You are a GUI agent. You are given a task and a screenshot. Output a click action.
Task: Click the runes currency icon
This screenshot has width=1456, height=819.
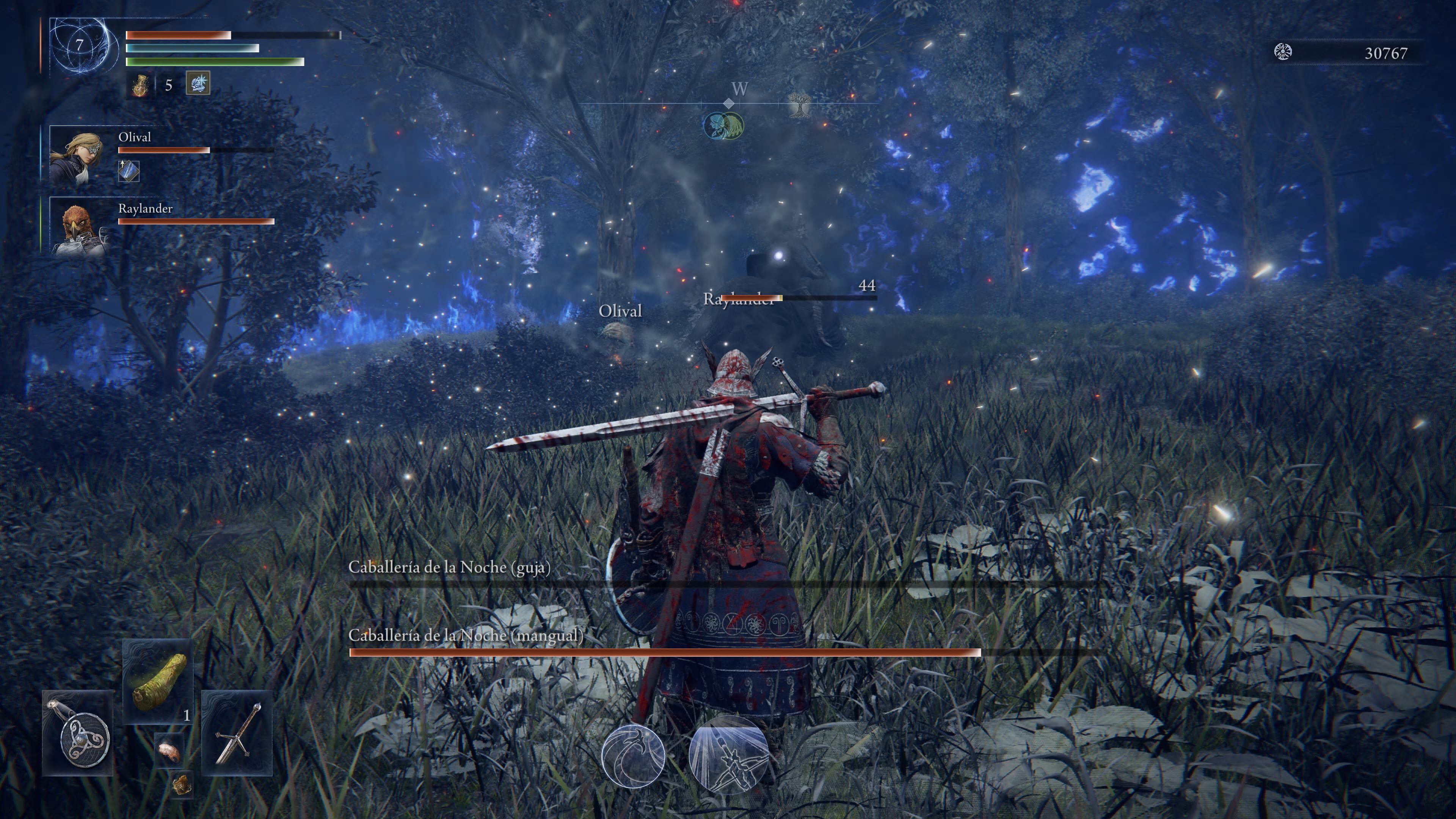[x=1282, y=52]
